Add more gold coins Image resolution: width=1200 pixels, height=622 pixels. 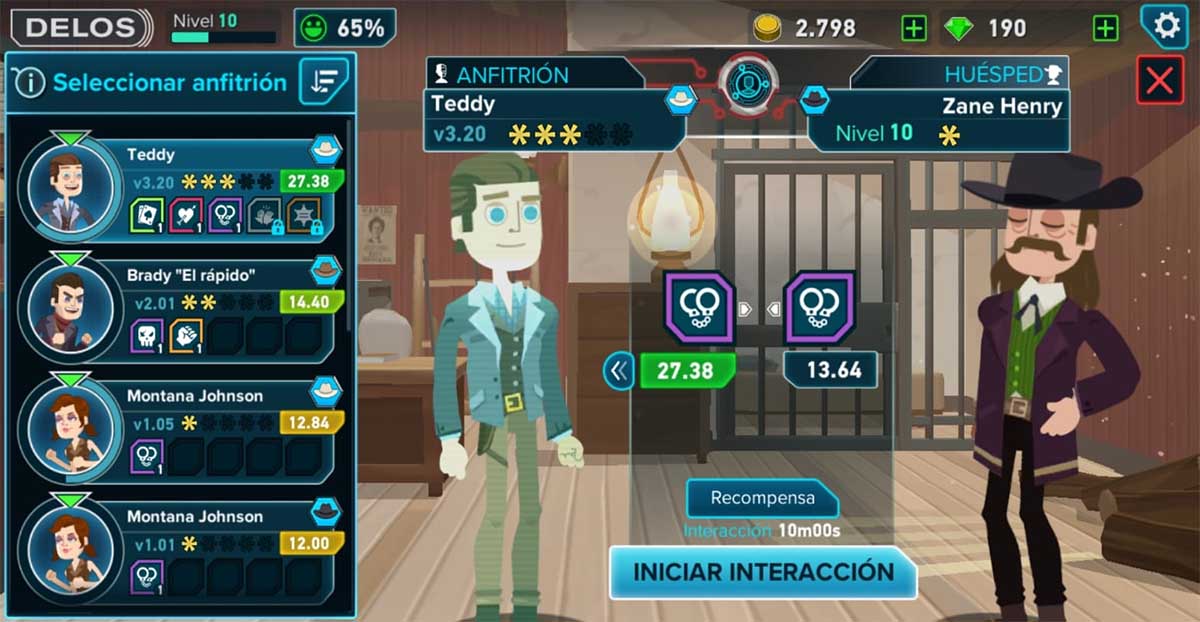tap(913, 29)
